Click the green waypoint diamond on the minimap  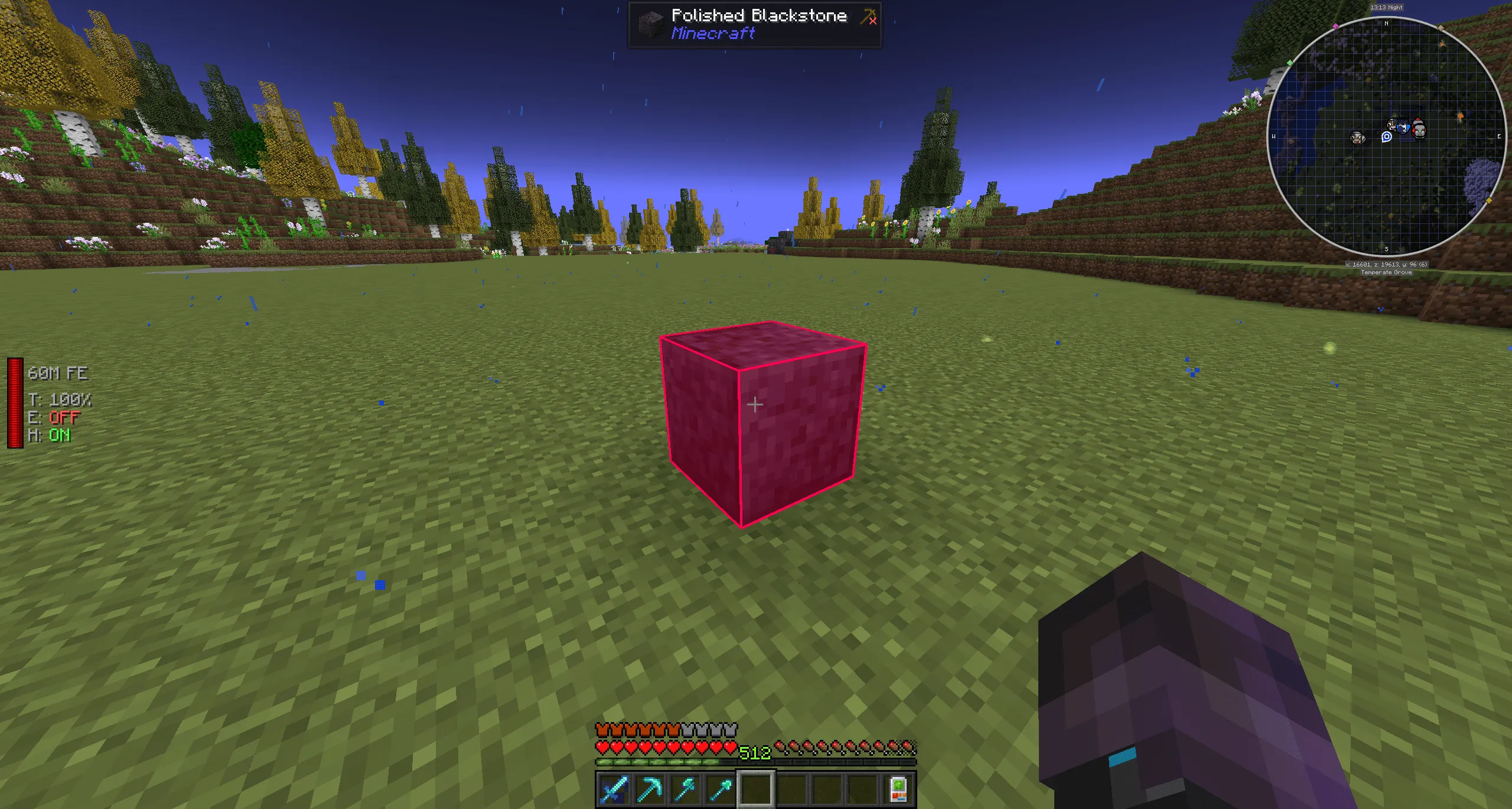[1289, 63]
